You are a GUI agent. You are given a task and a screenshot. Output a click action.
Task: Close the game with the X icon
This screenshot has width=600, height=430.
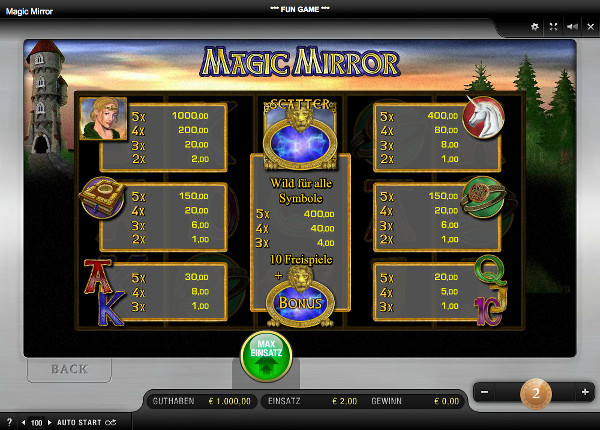(x=589, y=28)
